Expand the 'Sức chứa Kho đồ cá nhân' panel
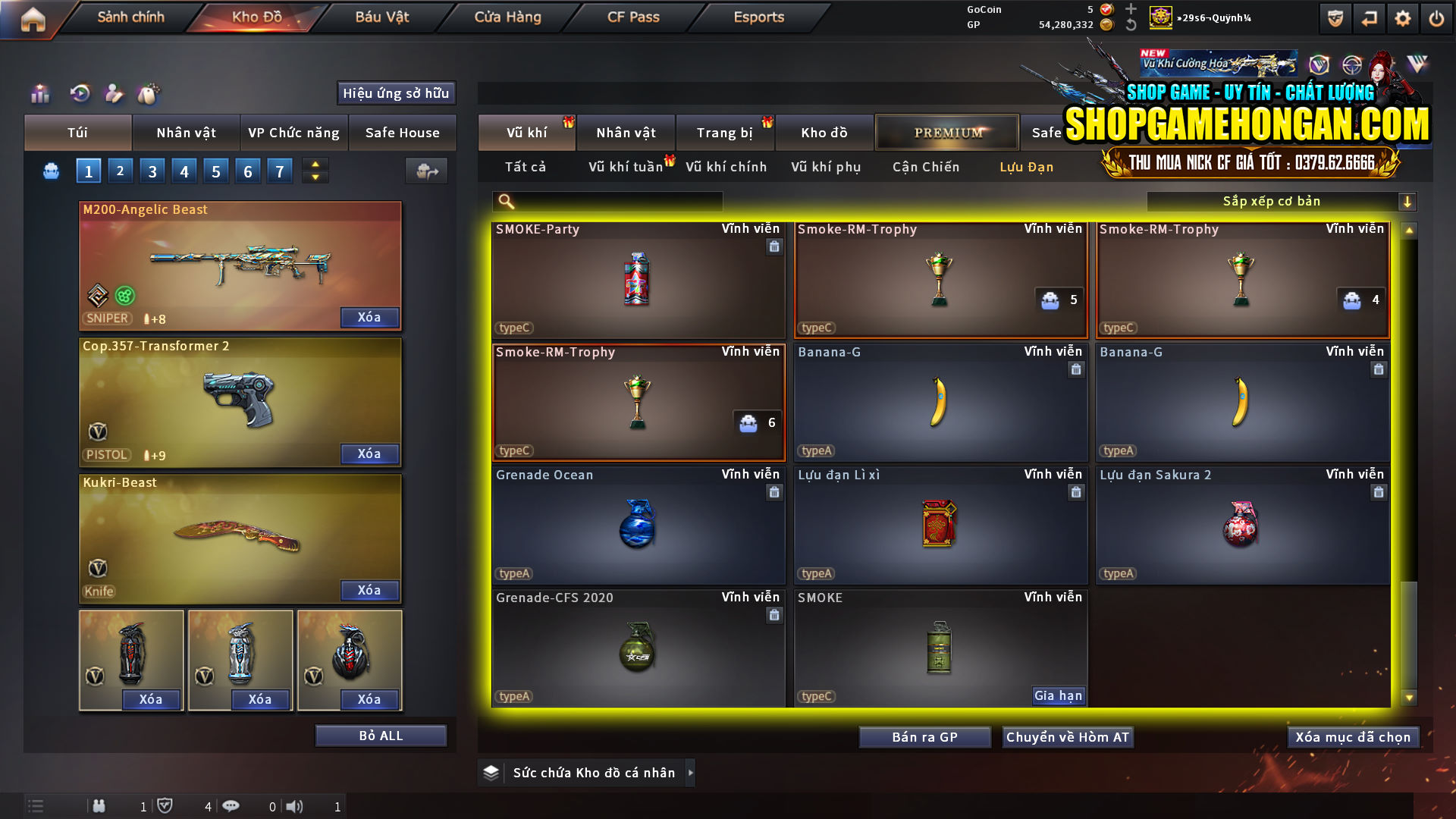 pyautogui.click(x=588, y=773)
